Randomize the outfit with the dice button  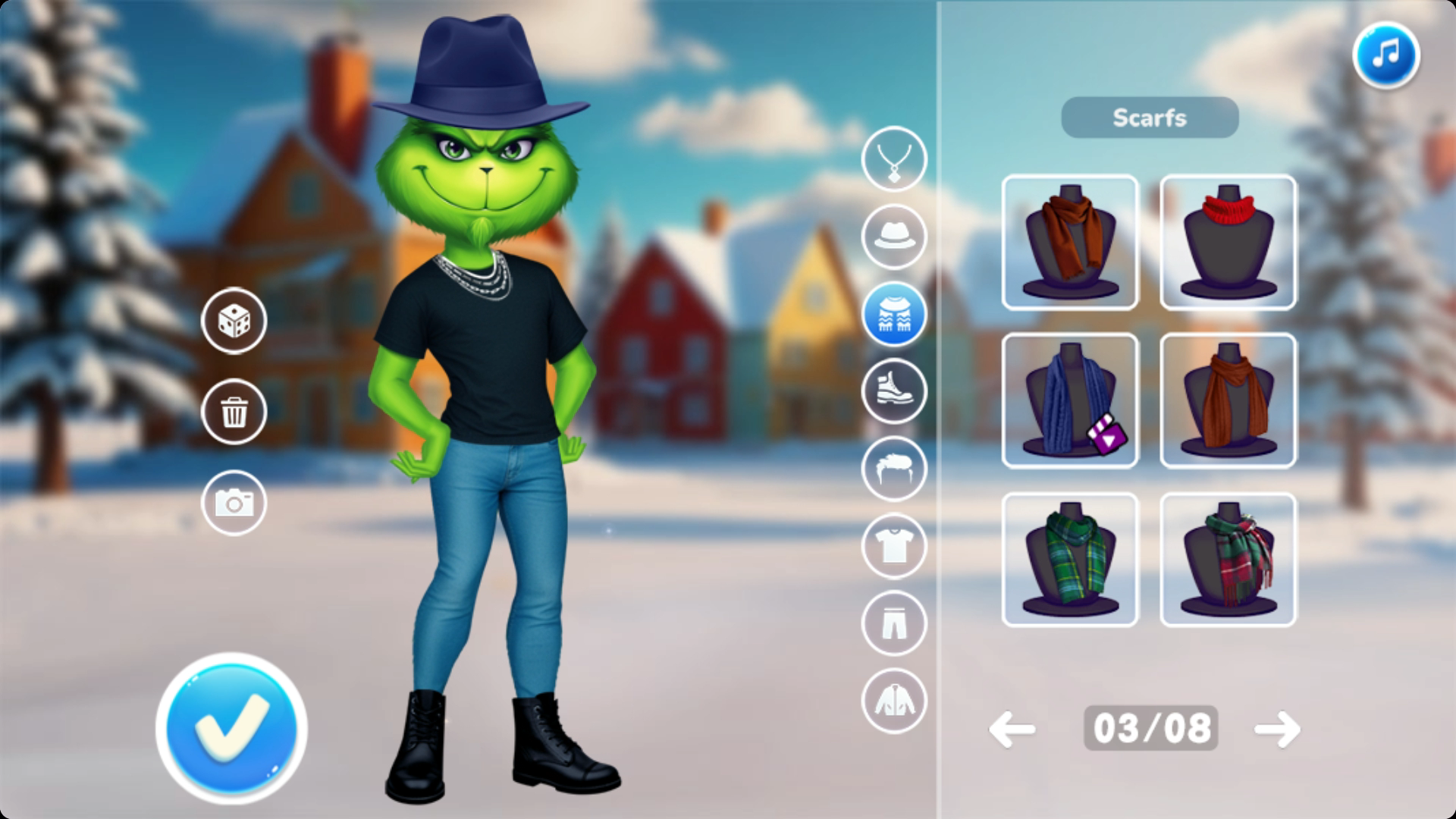[234, 321]
